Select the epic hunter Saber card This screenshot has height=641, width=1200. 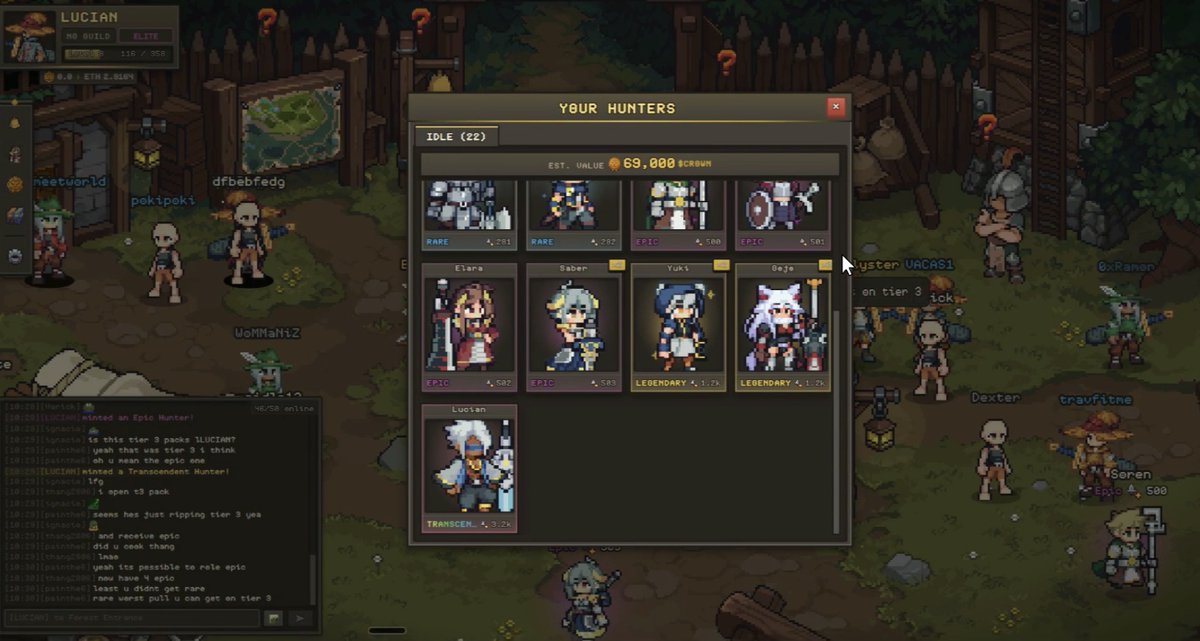(x=573, y=327)
